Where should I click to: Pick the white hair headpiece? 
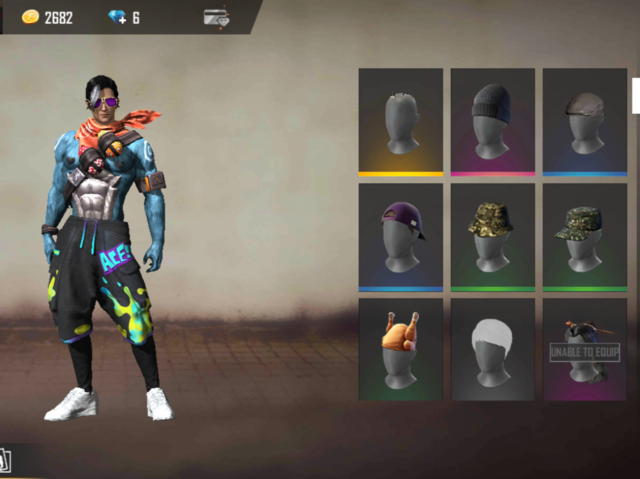(x=492, y=350)
